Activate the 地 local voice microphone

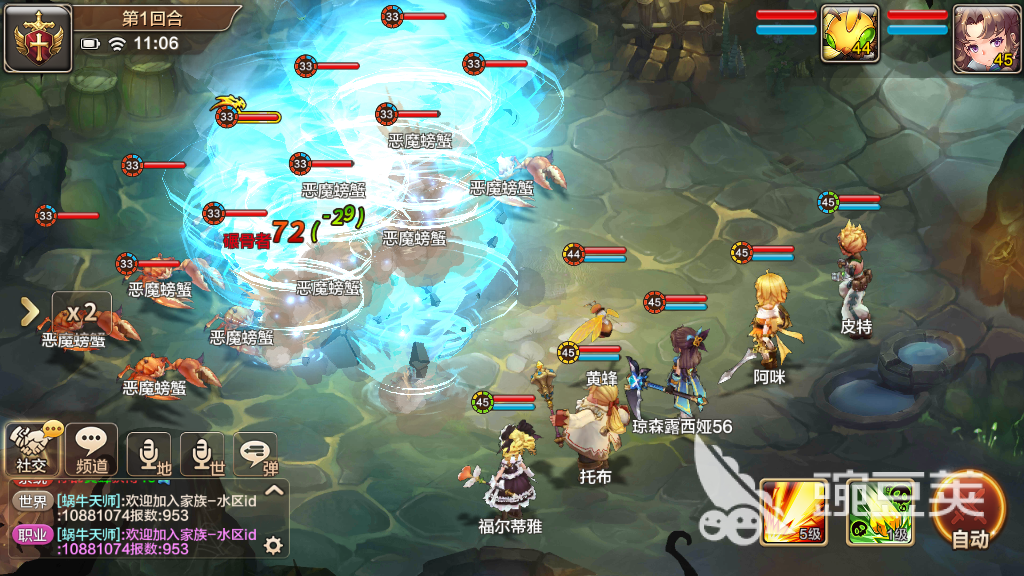[150, 453]
